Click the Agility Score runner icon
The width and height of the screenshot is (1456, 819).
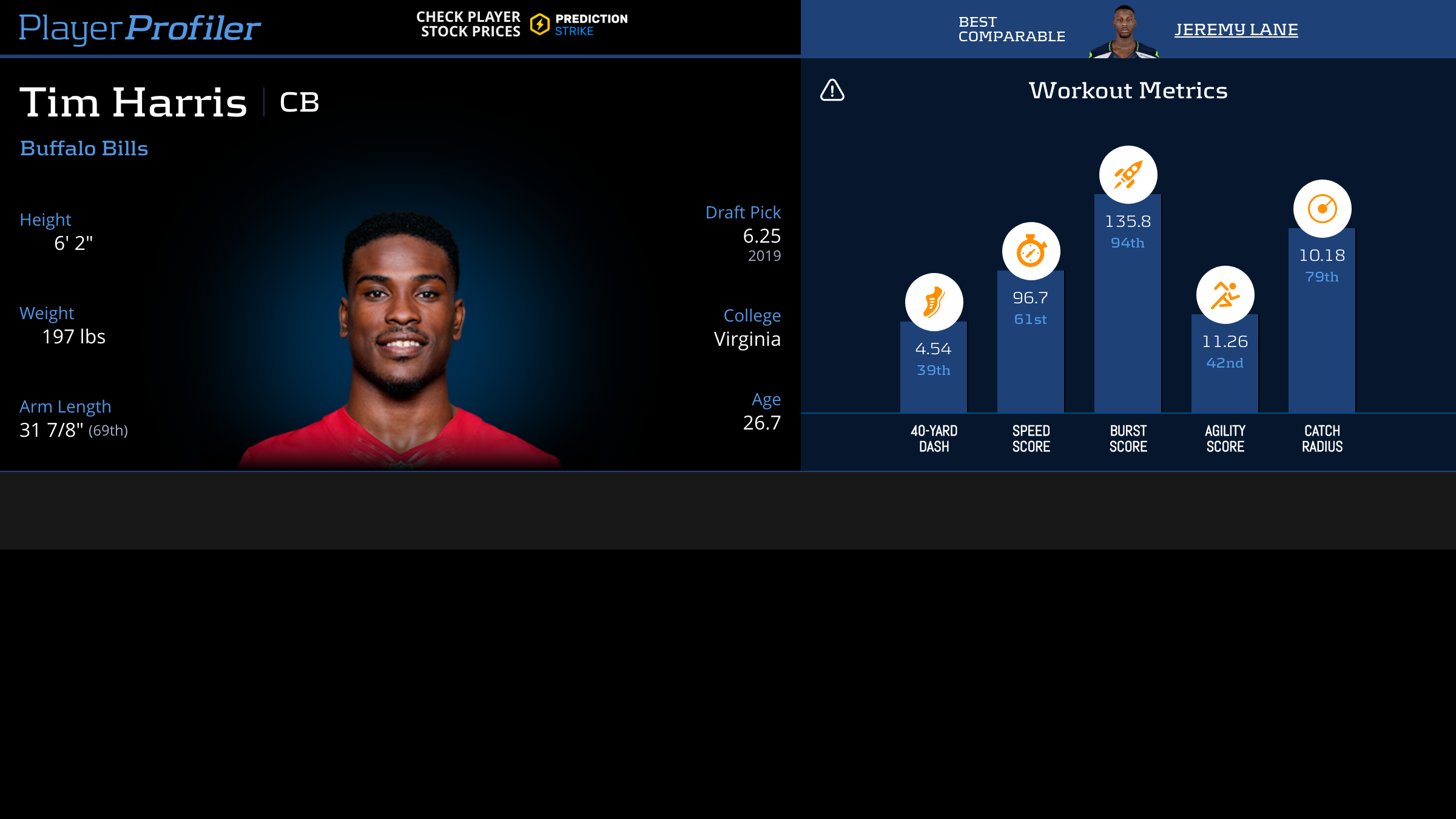(x=1225, y=295)
